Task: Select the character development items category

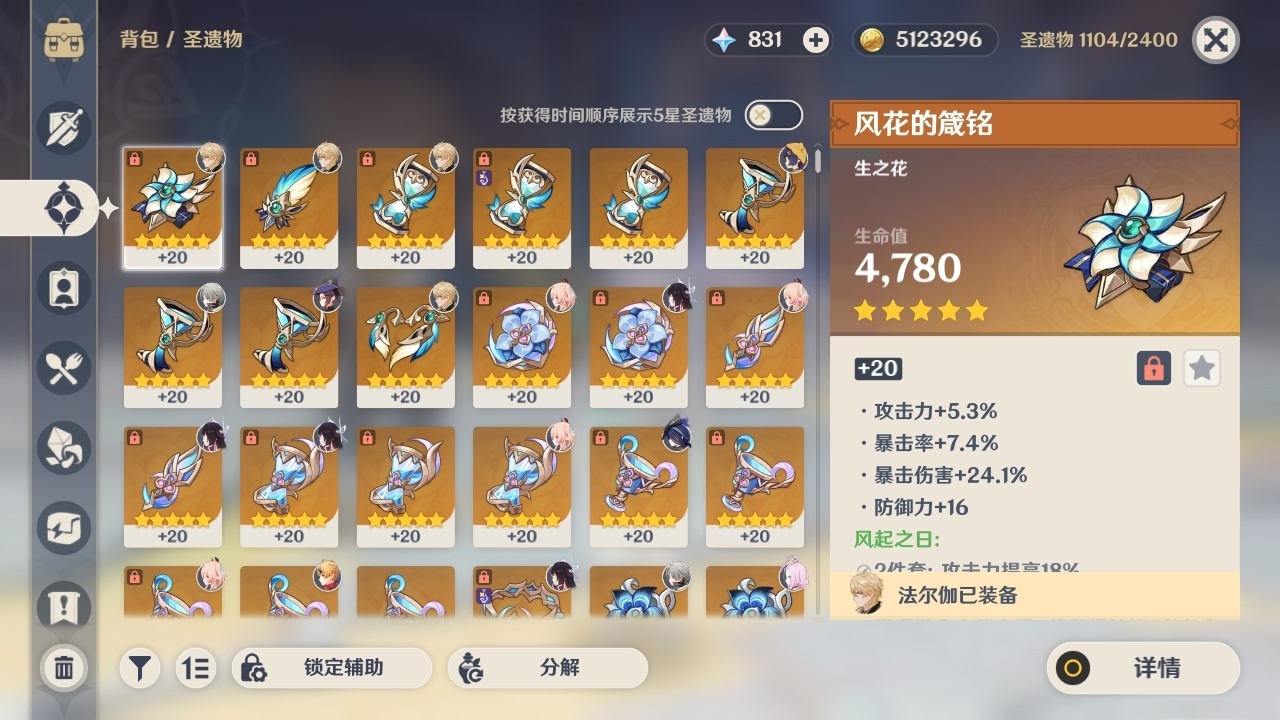Action: tap(63, 288)
